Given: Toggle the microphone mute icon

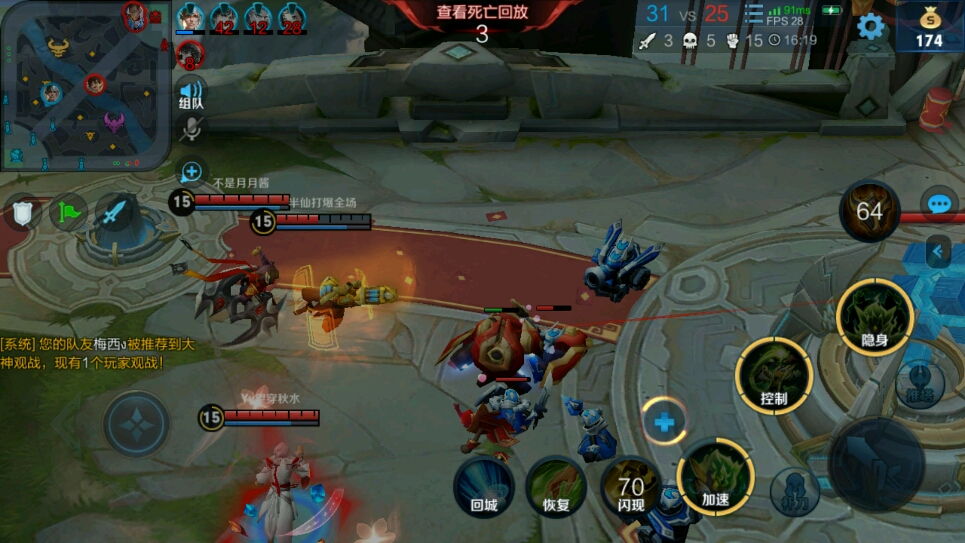Looking at the screenshot, I should tap(190, 128).
